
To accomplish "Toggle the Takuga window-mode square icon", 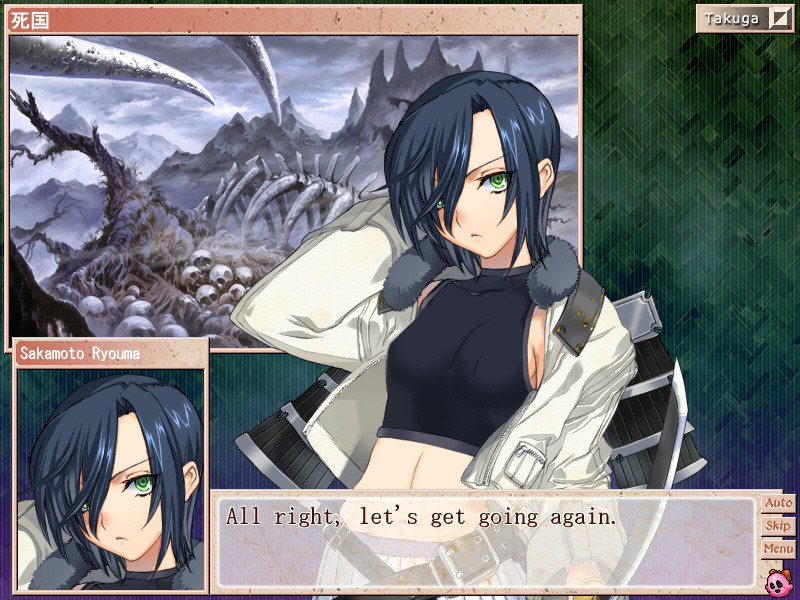I will pyautogui.click(x=780, y=19).
